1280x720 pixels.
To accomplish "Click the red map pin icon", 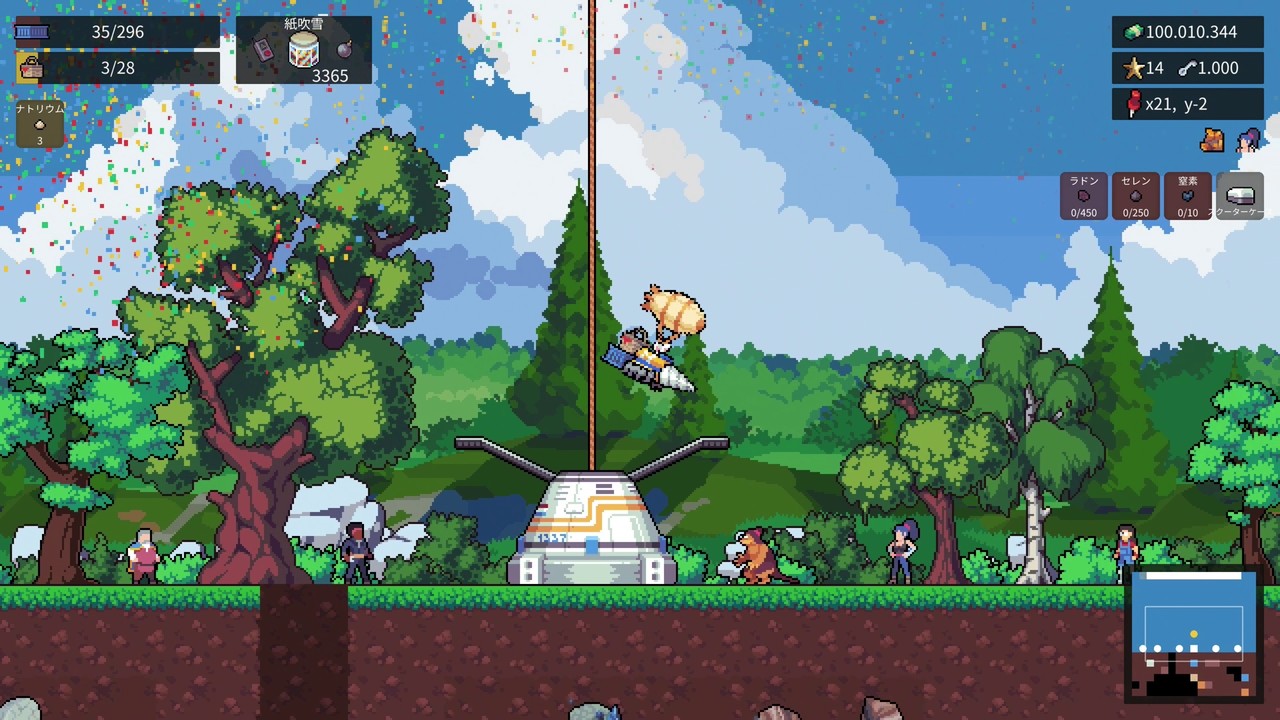I will (x=1135, y=103).
